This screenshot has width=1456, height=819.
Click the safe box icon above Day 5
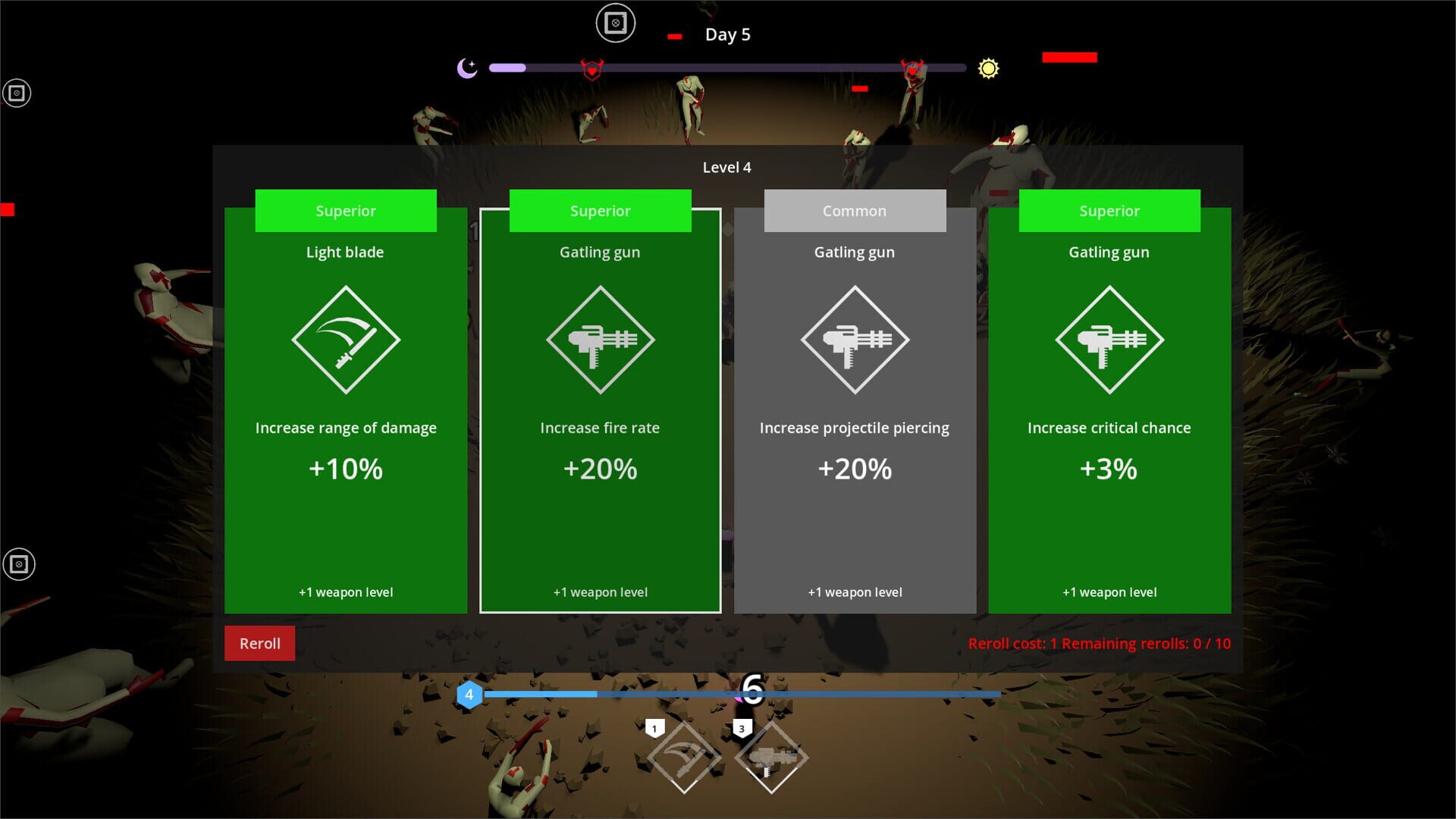615,23
